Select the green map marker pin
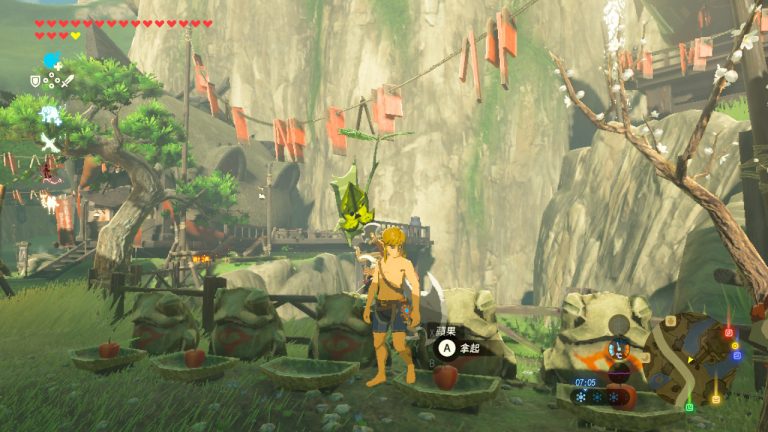This screenshot has height=432, width=768. 689,407
